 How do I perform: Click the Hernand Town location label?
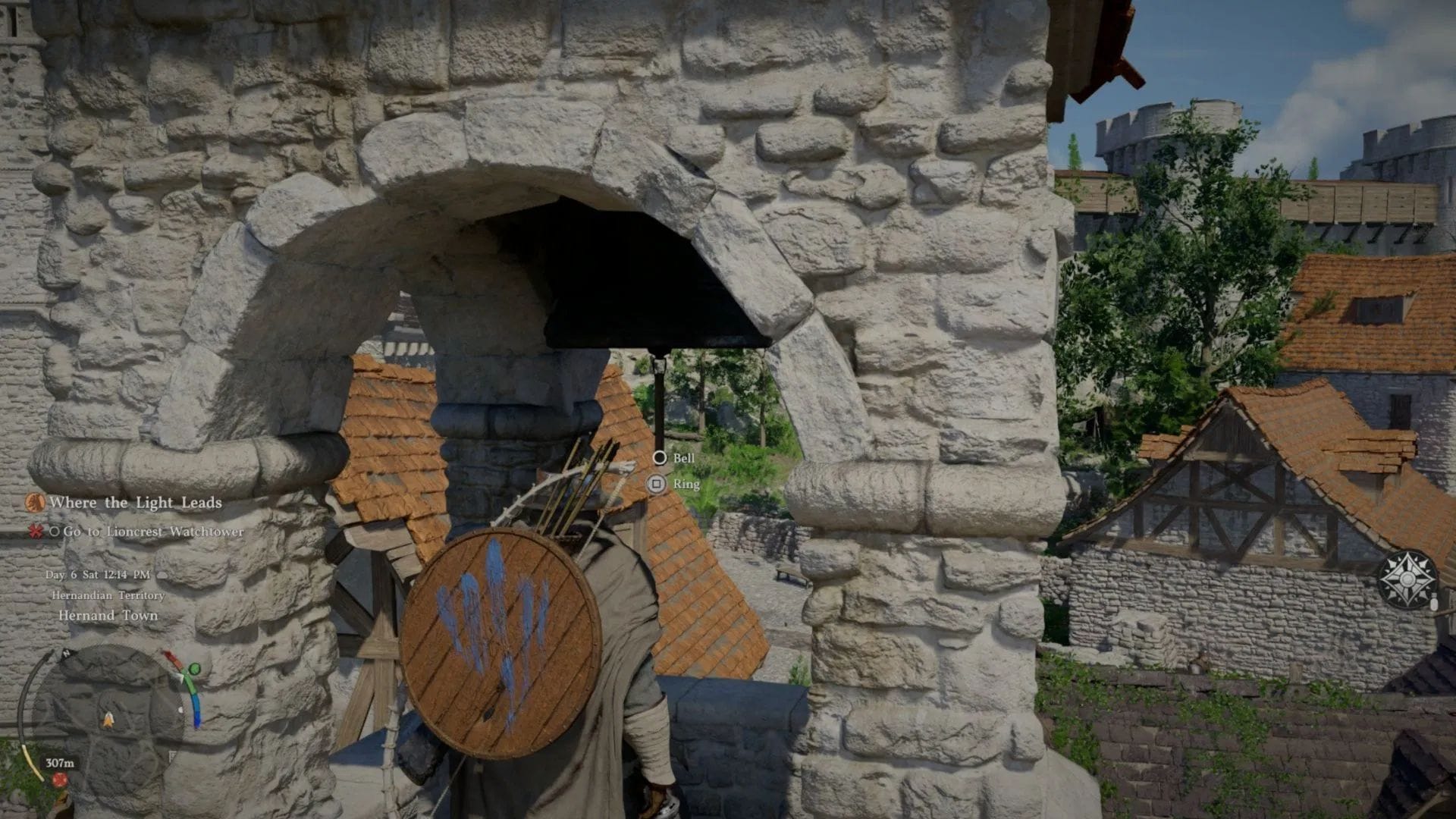[110, 617]
